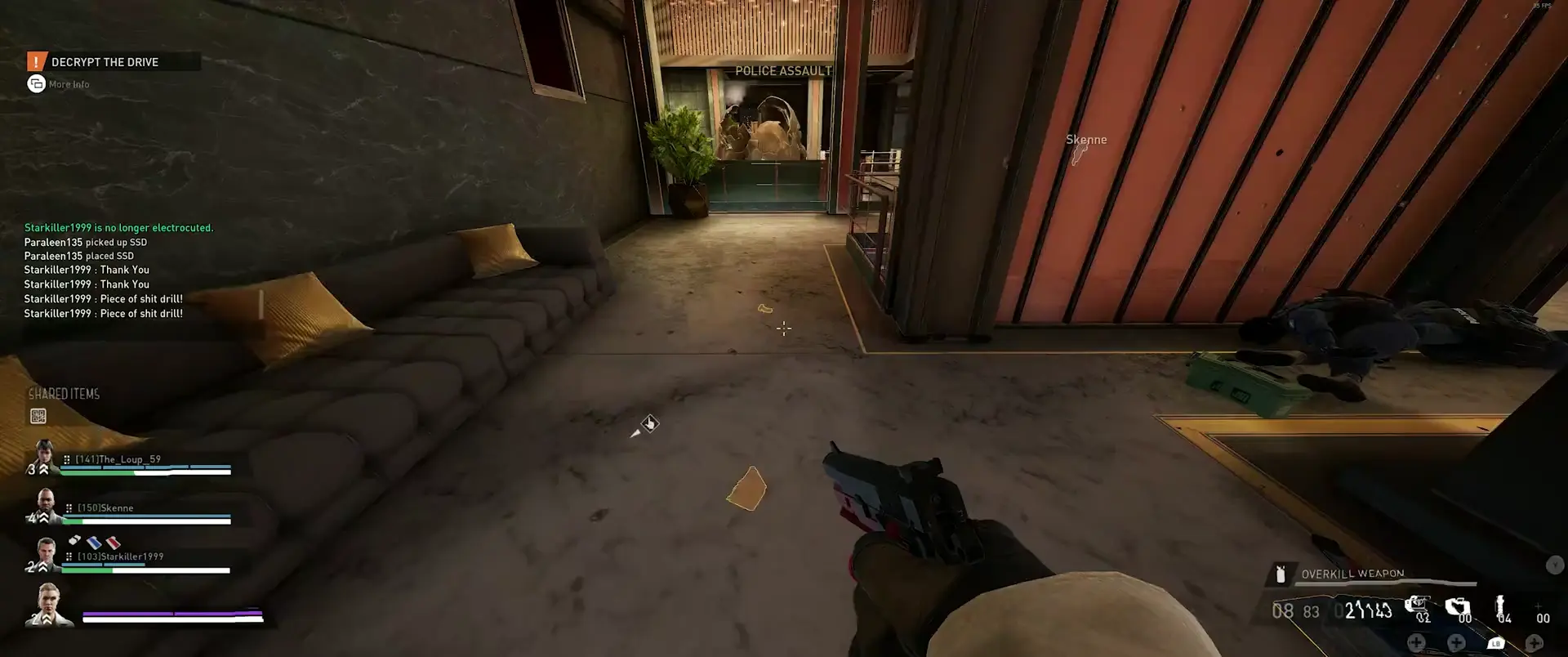Click the double-chevron rank arrows beside The_Loup_59

[43, 469]
